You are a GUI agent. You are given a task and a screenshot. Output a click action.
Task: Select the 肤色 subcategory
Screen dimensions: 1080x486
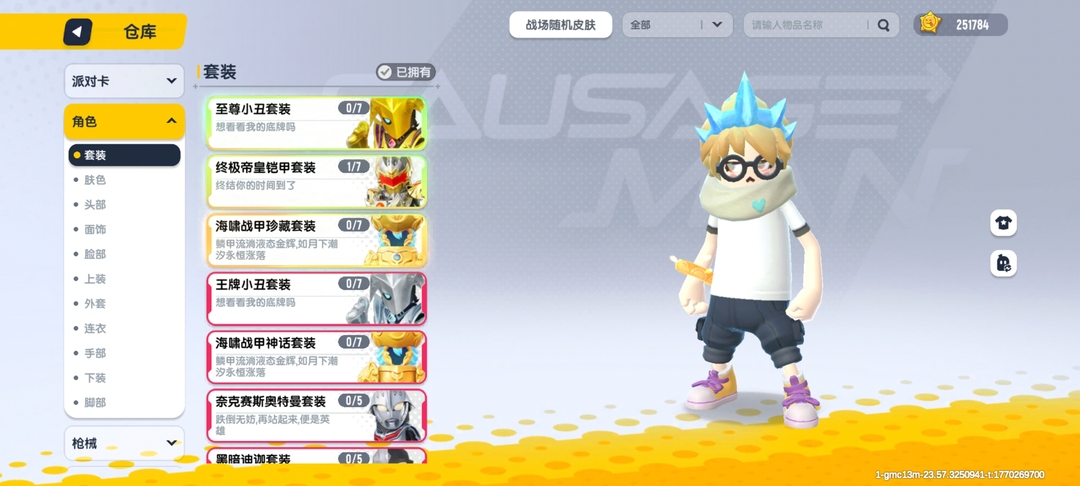(95, 180)
